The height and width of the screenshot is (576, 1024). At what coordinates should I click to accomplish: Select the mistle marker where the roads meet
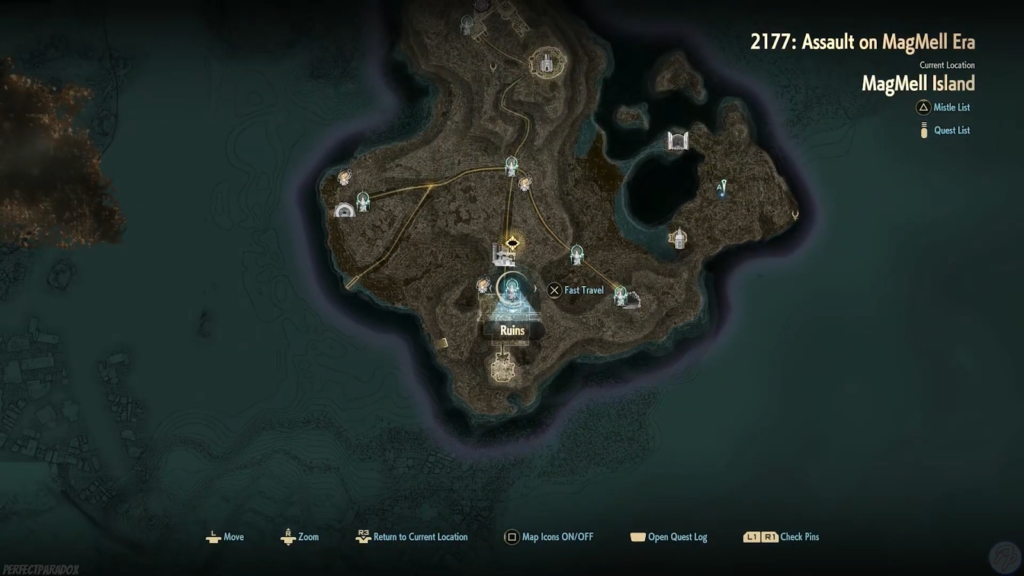pyautogui.click(x=513, y=165)
